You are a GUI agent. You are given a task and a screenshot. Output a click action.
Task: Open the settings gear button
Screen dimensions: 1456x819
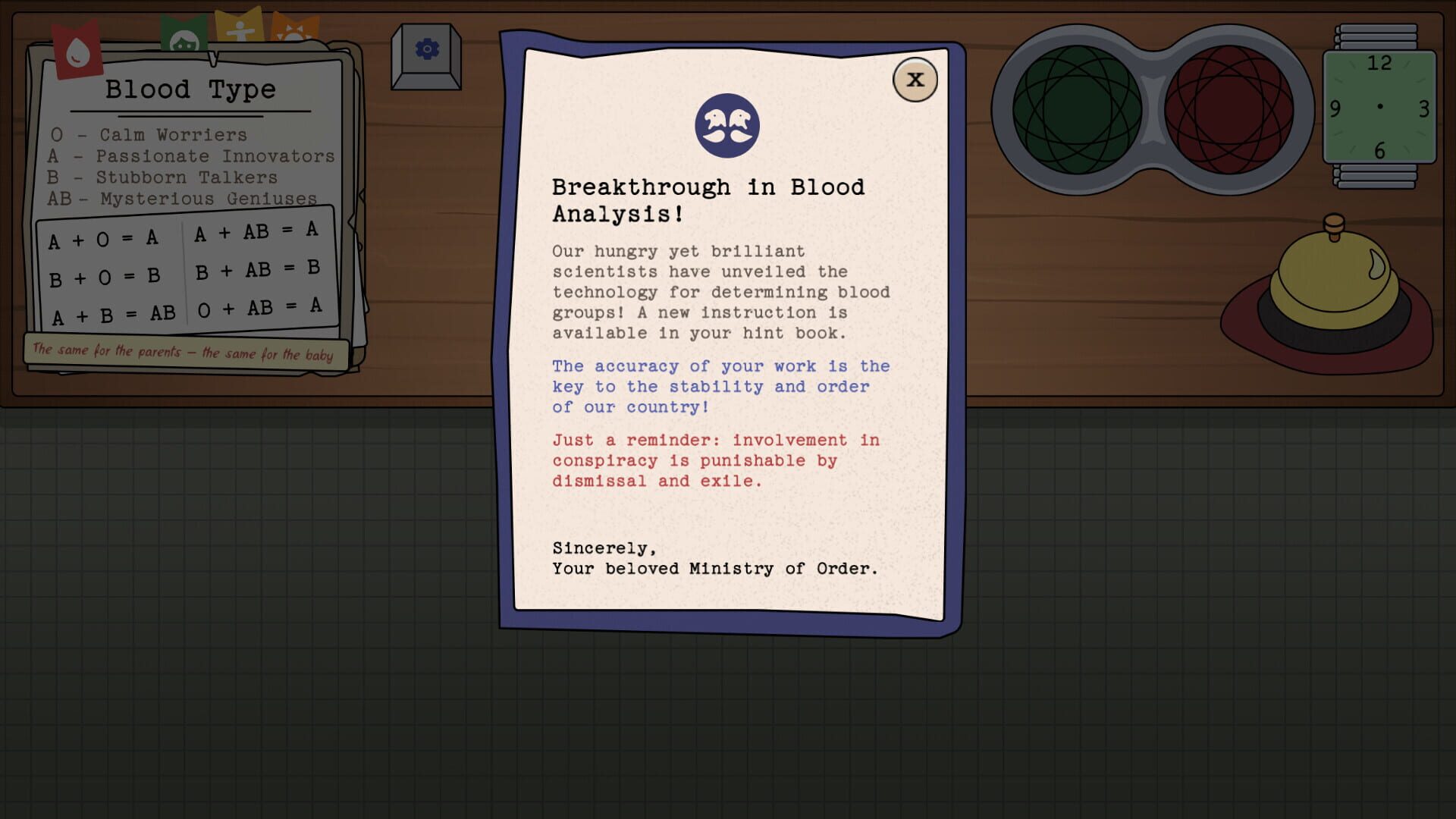425,47
